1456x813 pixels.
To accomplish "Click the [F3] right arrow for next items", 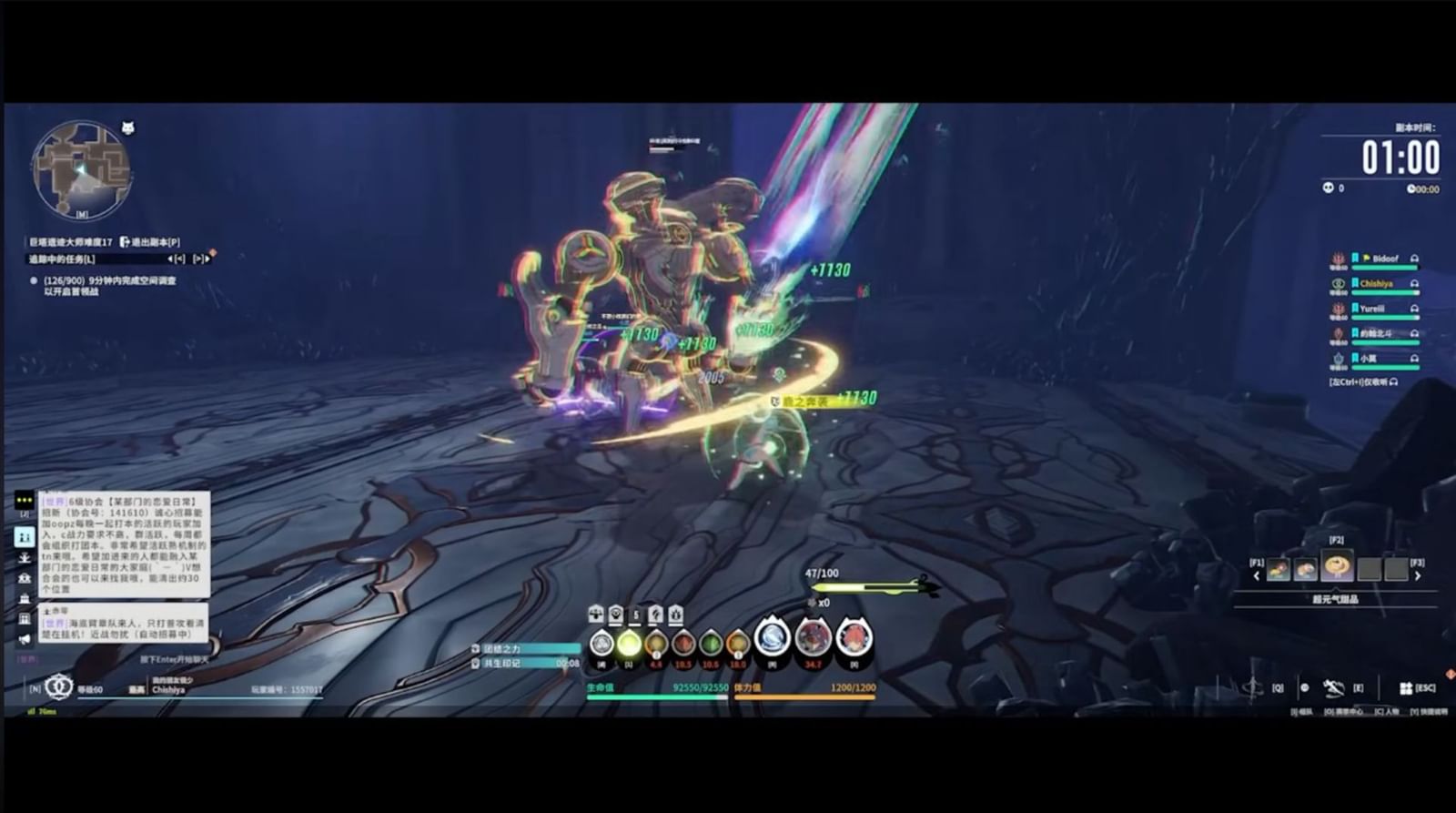I will coord(1418,575).
